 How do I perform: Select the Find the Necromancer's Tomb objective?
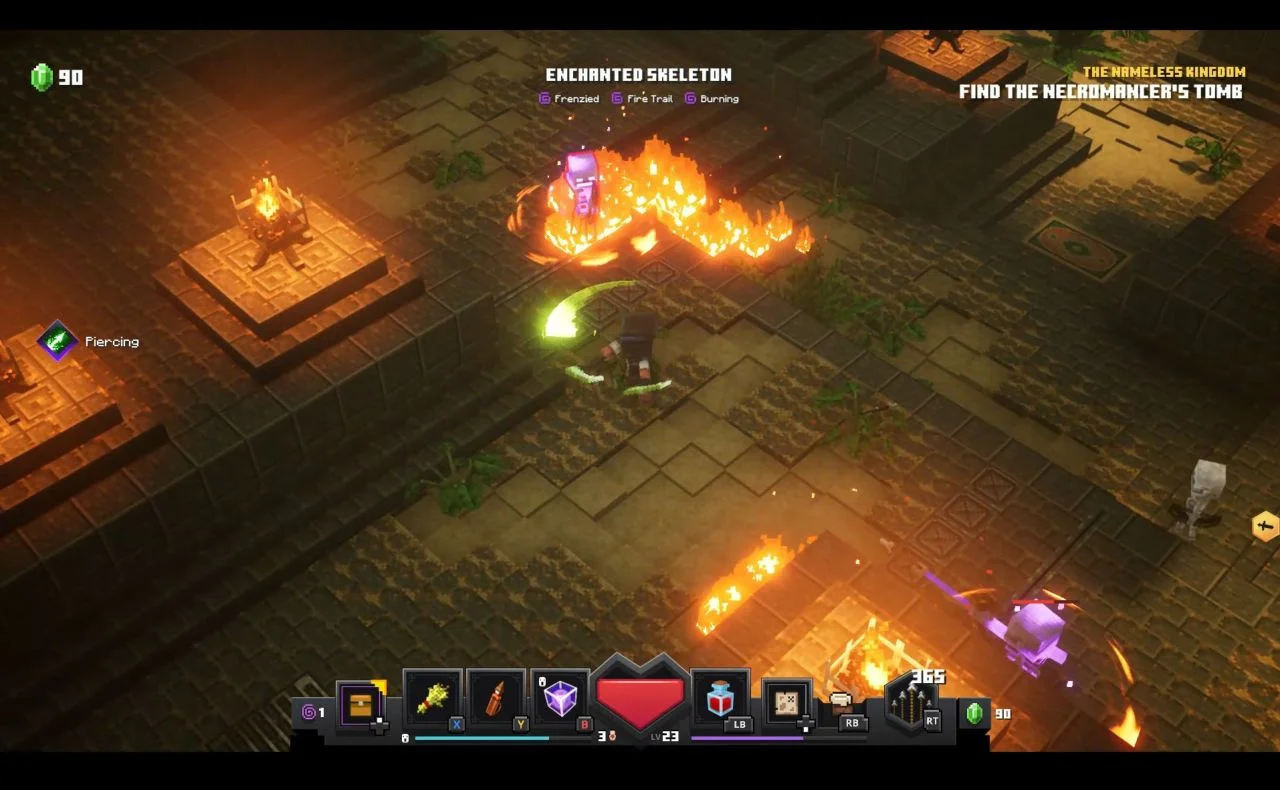[x=1100, y=92]
